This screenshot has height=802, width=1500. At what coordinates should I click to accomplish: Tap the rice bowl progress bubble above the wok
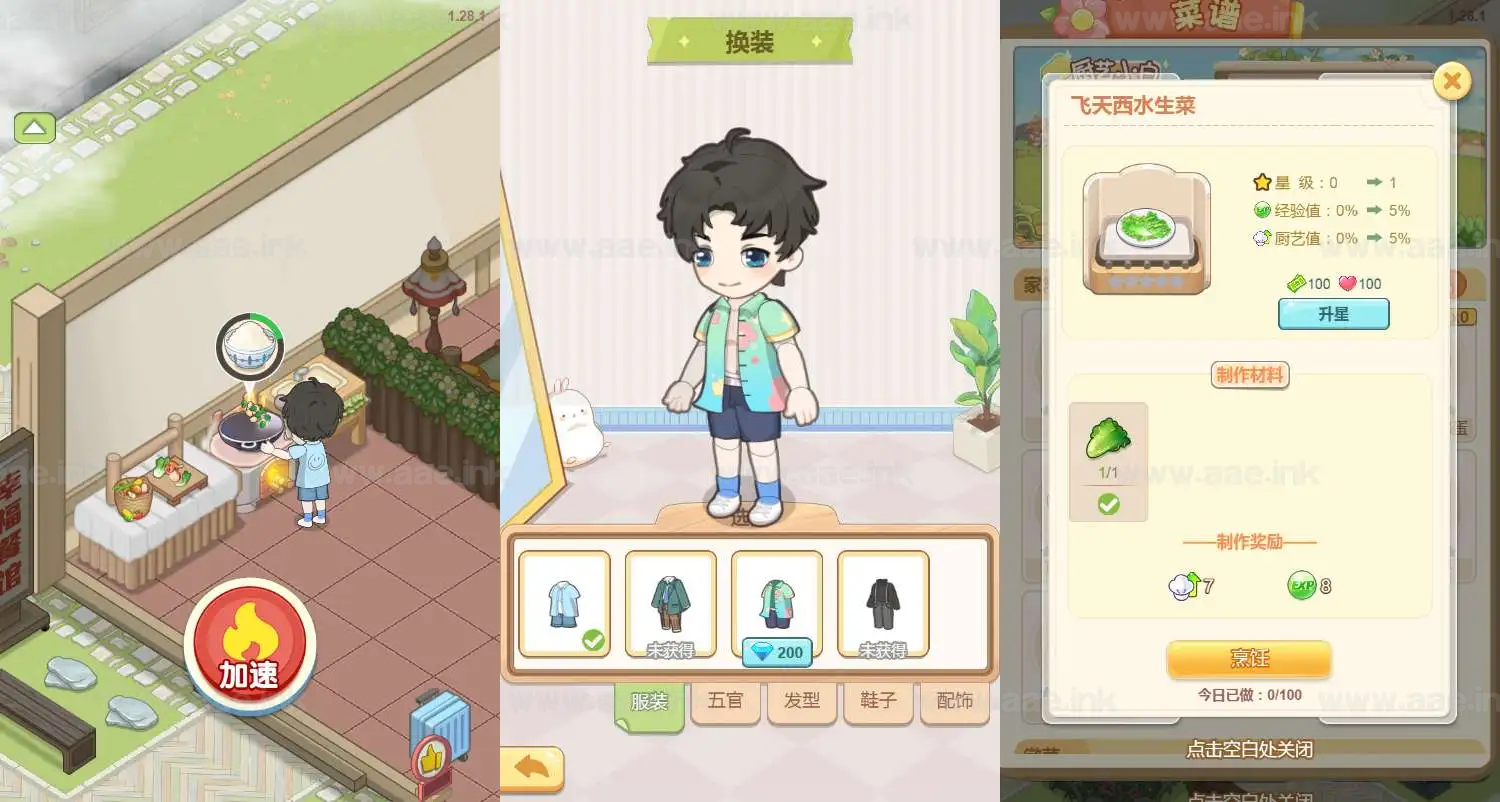pos(250,345)
